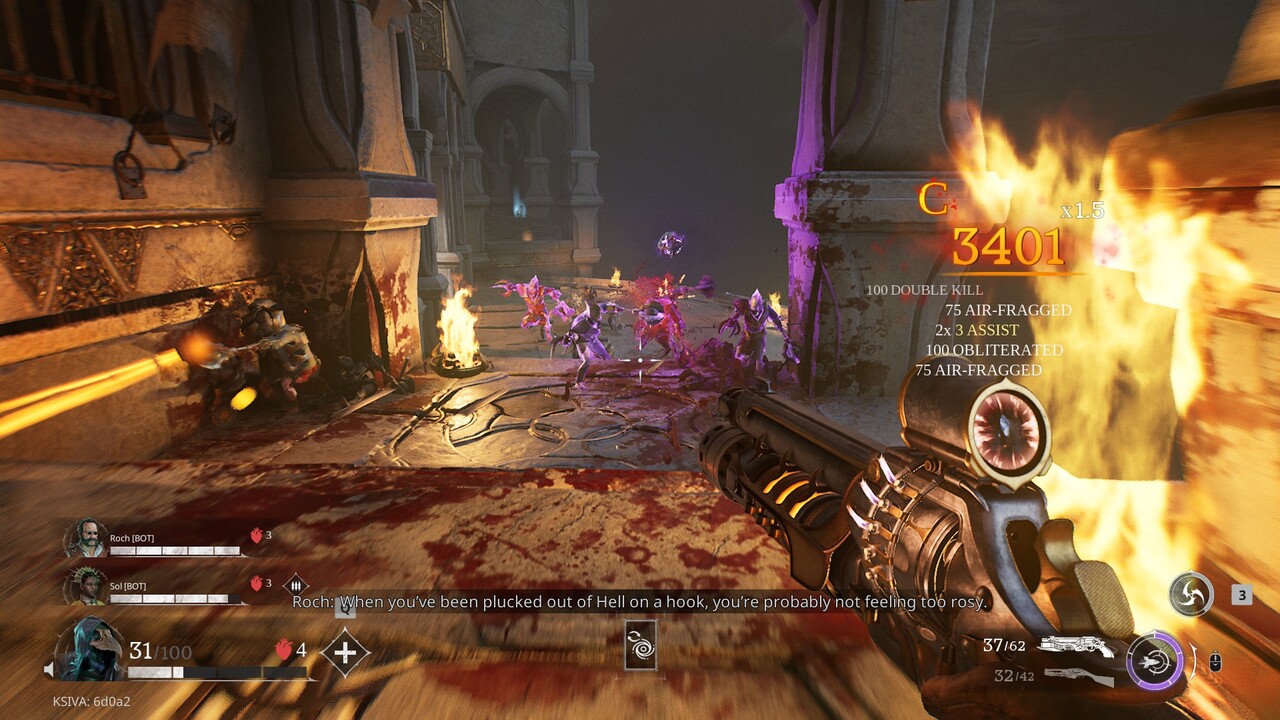Use the heal plus-sign diamond icon
This screenshot has width=1280, height=720.
click(x=345, y=653)
